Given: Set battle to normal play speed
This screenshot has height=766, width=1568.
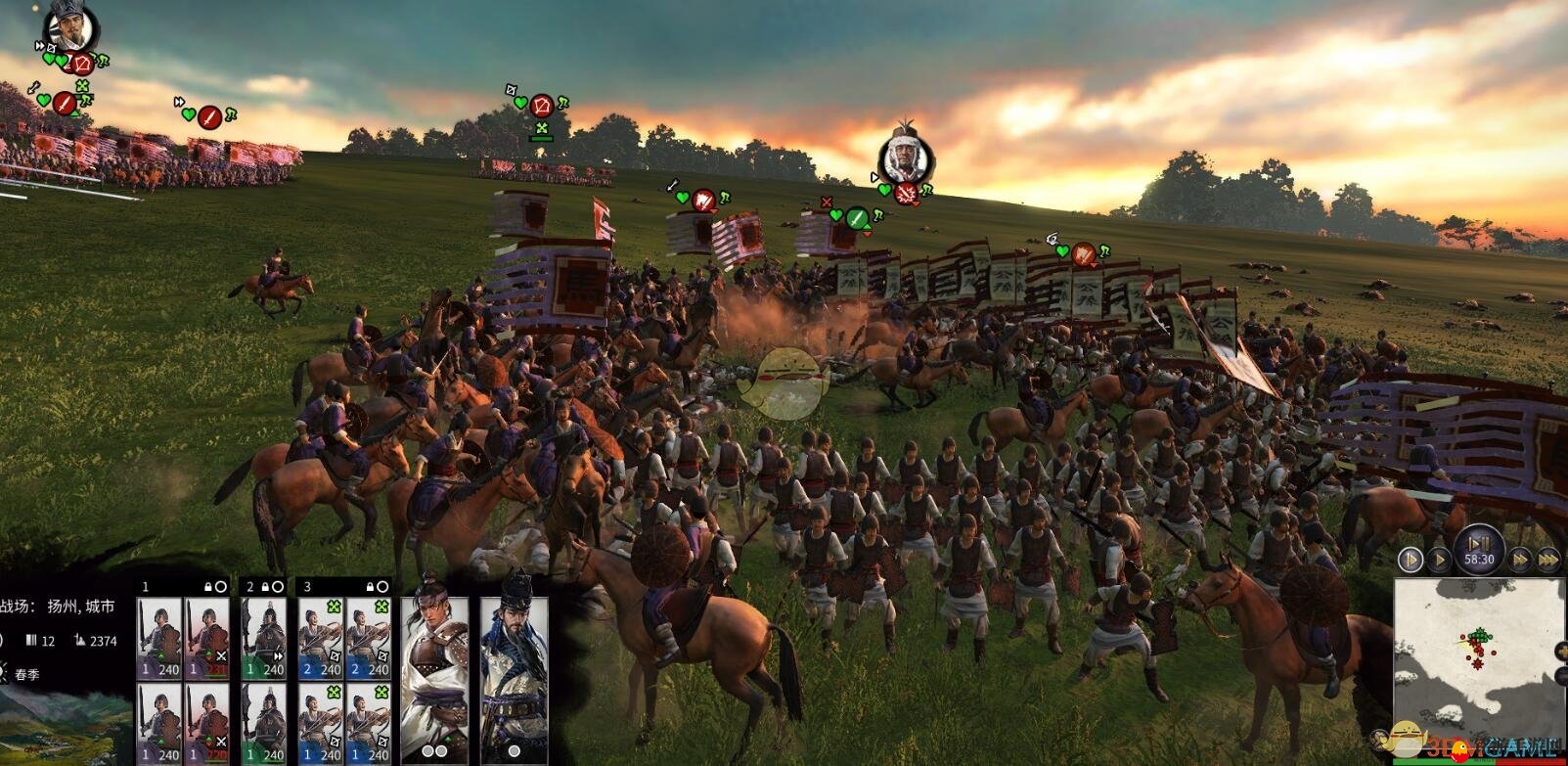Looking at the screenshot, I should (1439, 560).
